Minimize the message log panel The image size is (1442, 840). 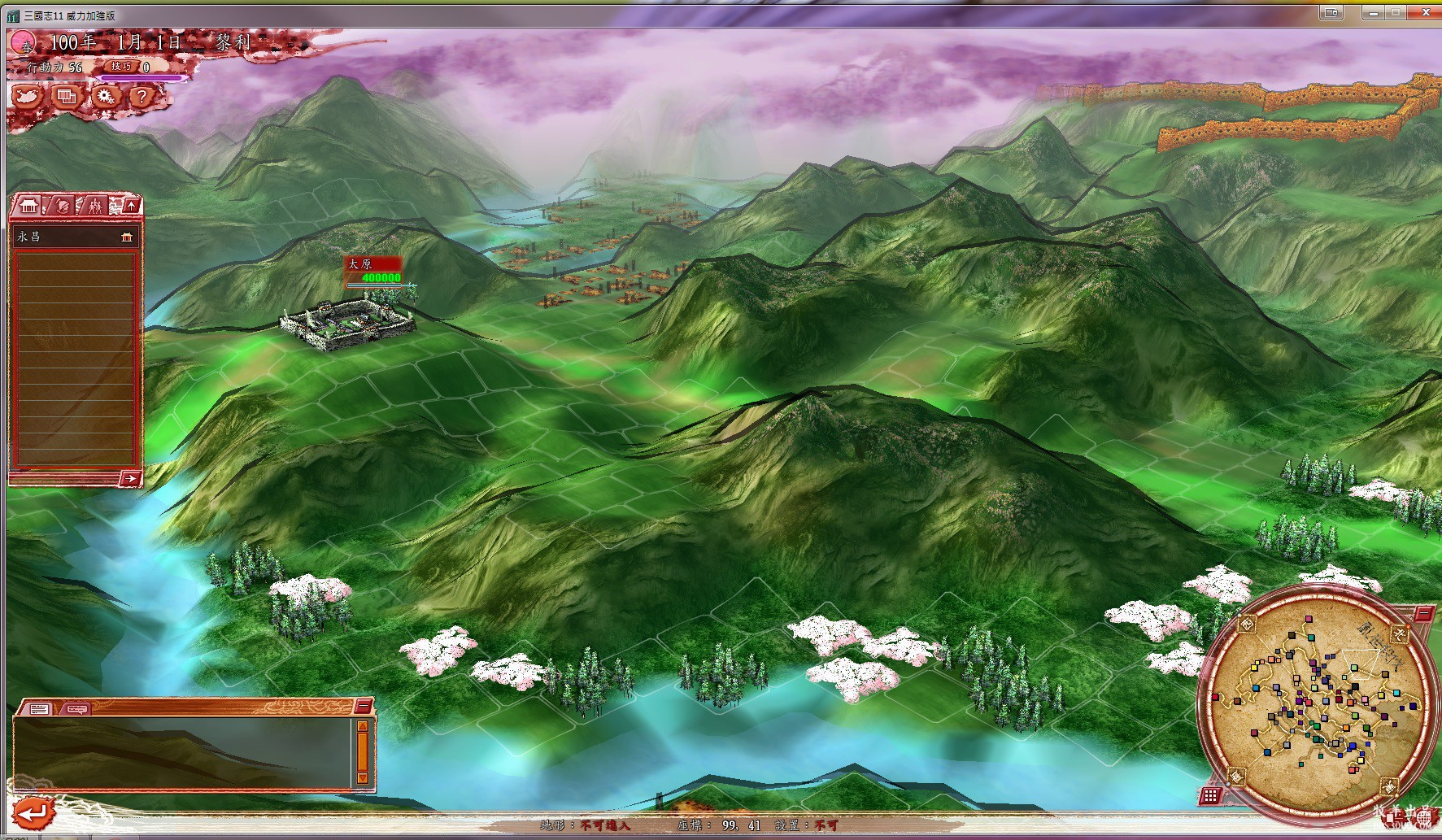(363, 705)
